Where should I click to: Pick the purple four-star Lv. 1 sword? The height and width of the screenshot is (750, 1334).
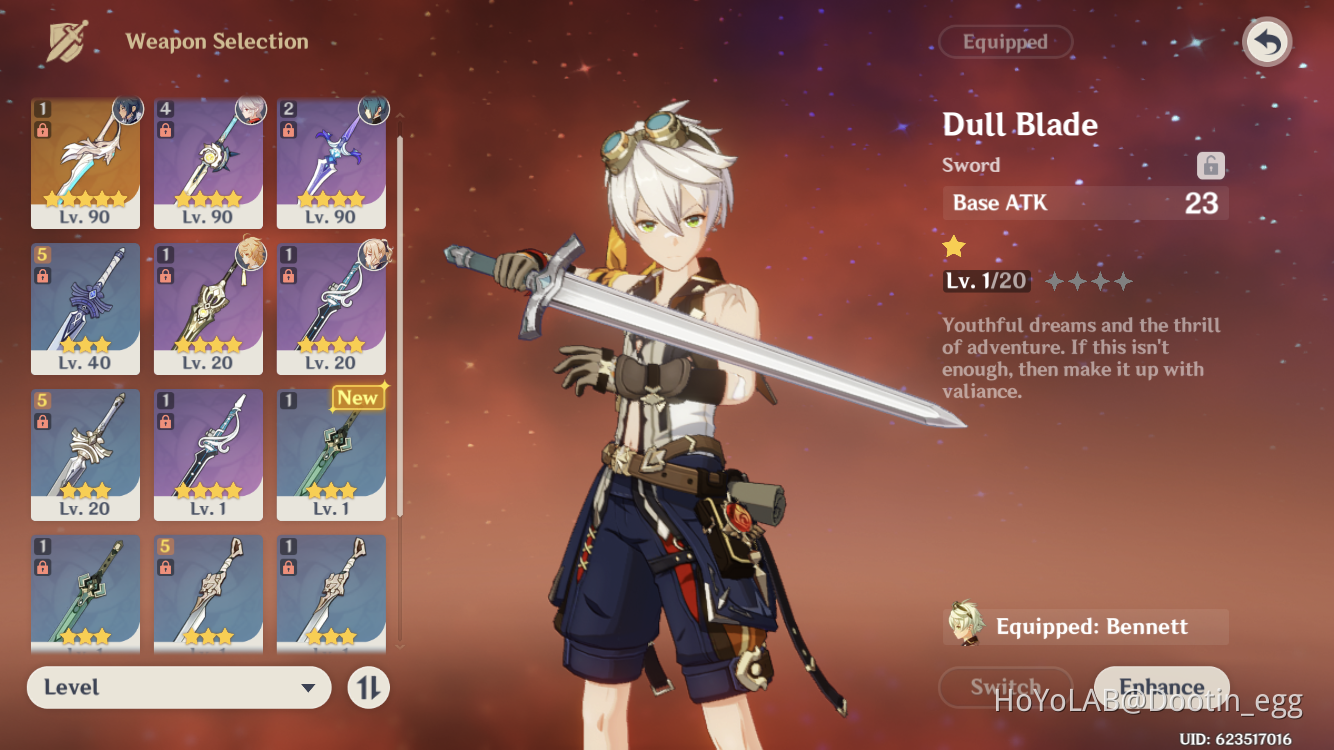pos(208,455)
